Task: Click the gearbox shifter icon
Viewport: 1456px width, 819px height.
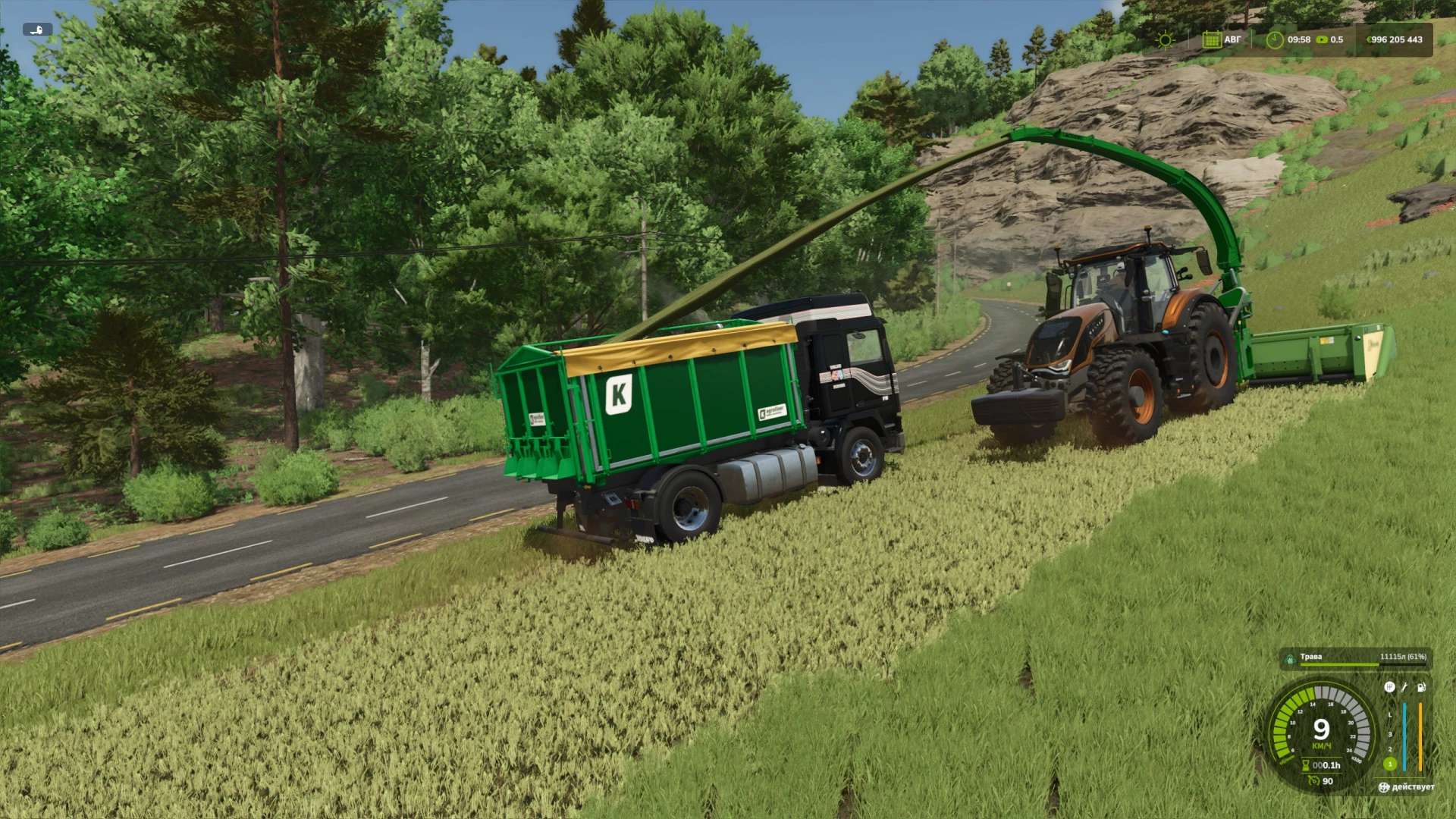Action: pos(1389,687)
